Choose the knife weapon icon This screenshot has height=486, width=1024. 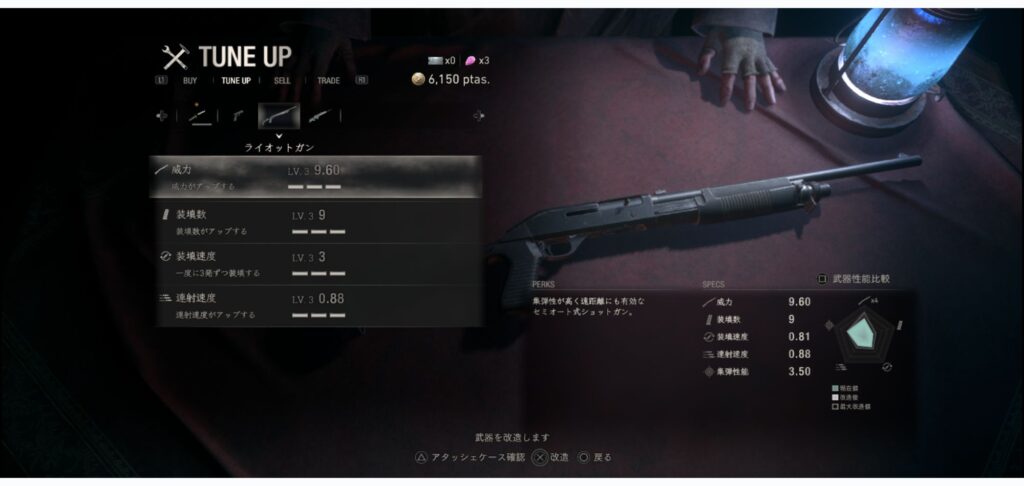[x=198, y=115]
